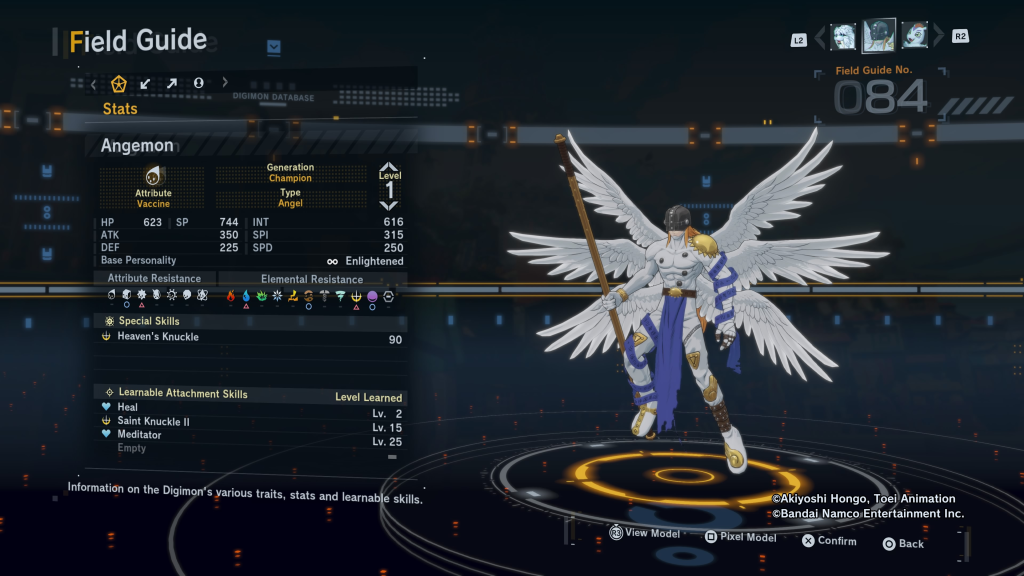Switch to Pixel Model view

[x=740, y=538]
